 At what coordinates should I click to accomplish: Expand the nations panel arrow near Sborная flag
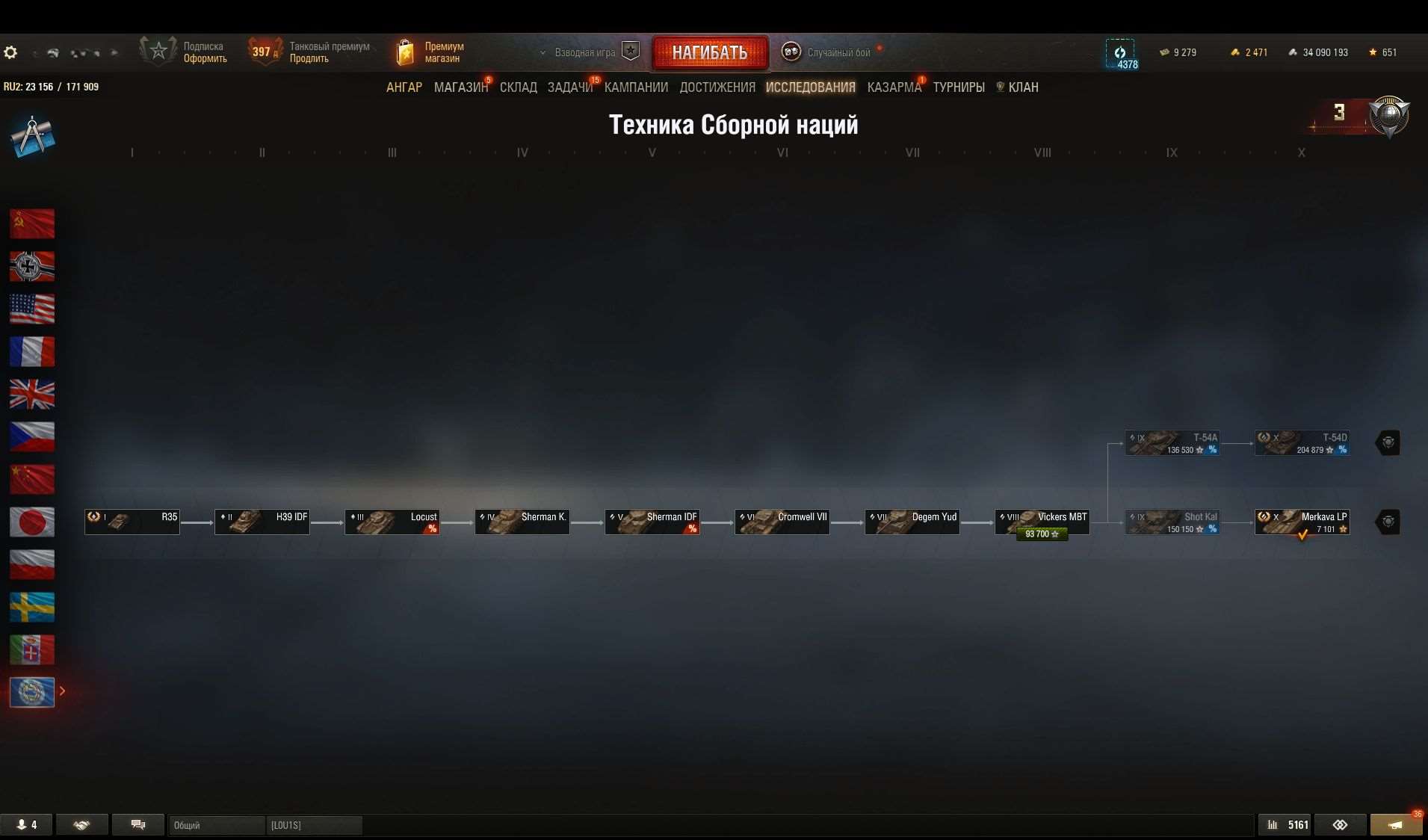point(63,692)
